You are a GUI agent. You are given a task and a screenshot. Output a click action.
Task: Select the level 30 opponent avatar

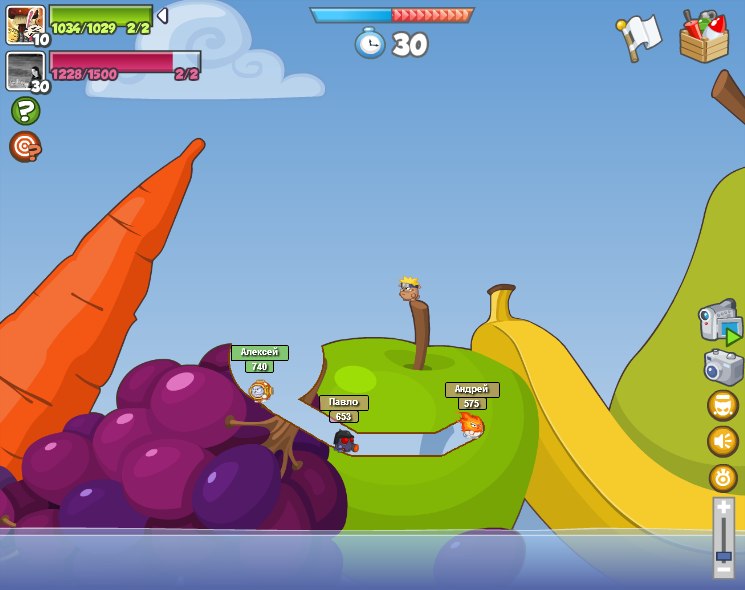[x=25, y=71]
